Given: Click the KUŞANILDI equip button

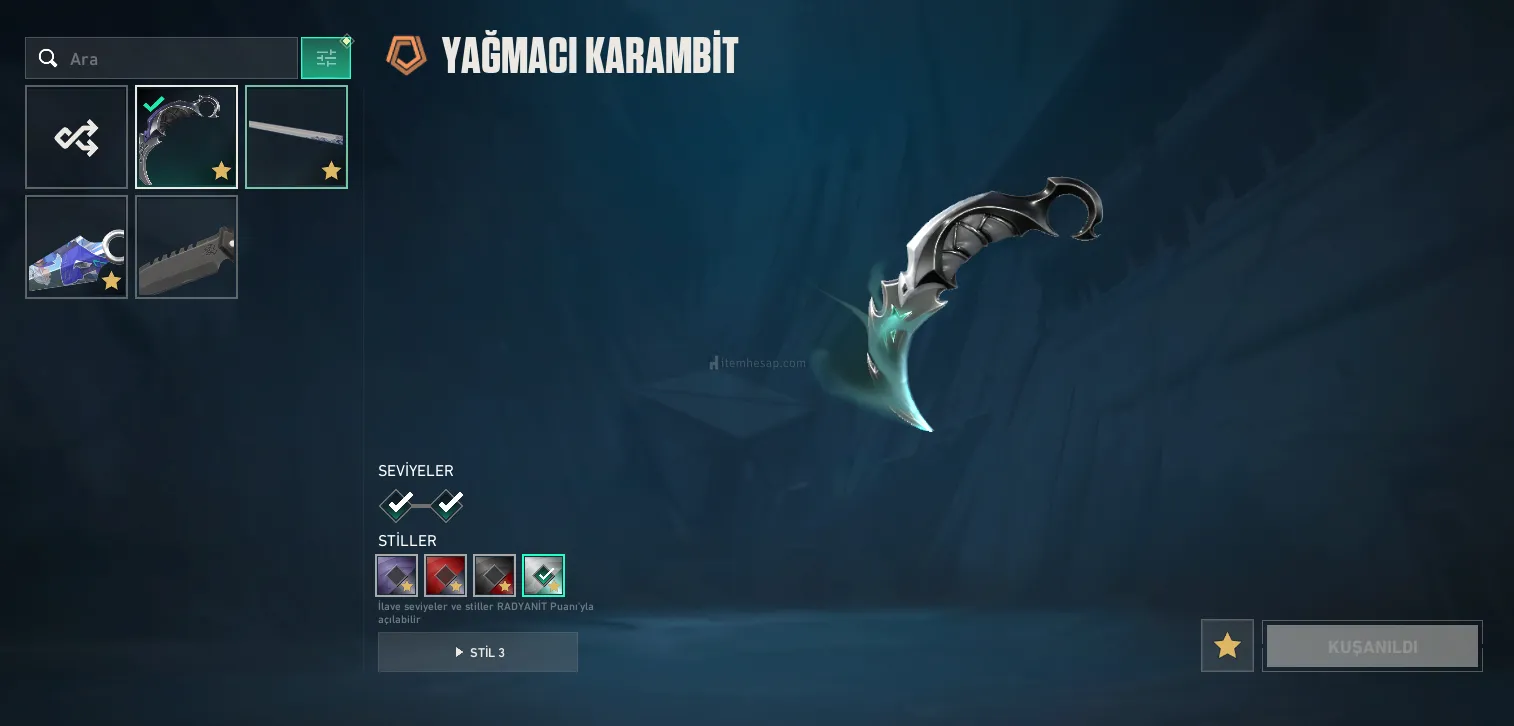Looking at the screenshot, I should coord(1372,646).
